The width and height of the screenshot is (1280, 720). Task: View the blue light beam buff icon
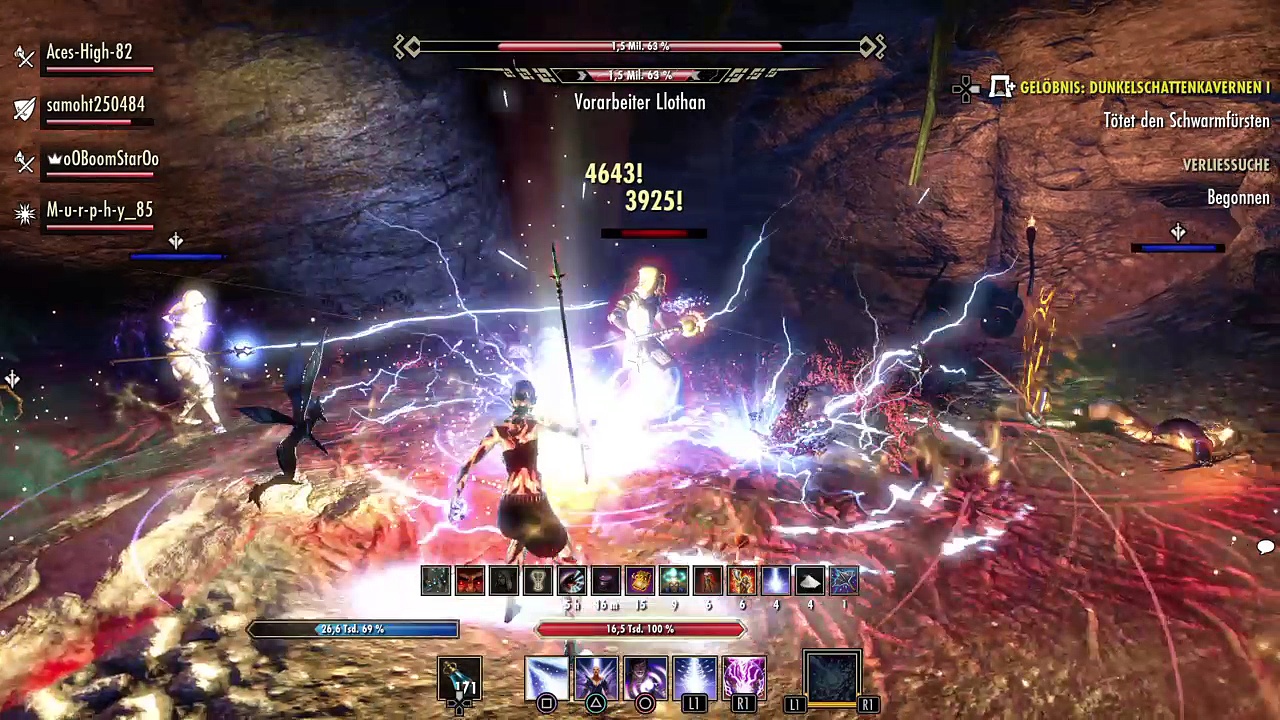coord(776,580)
